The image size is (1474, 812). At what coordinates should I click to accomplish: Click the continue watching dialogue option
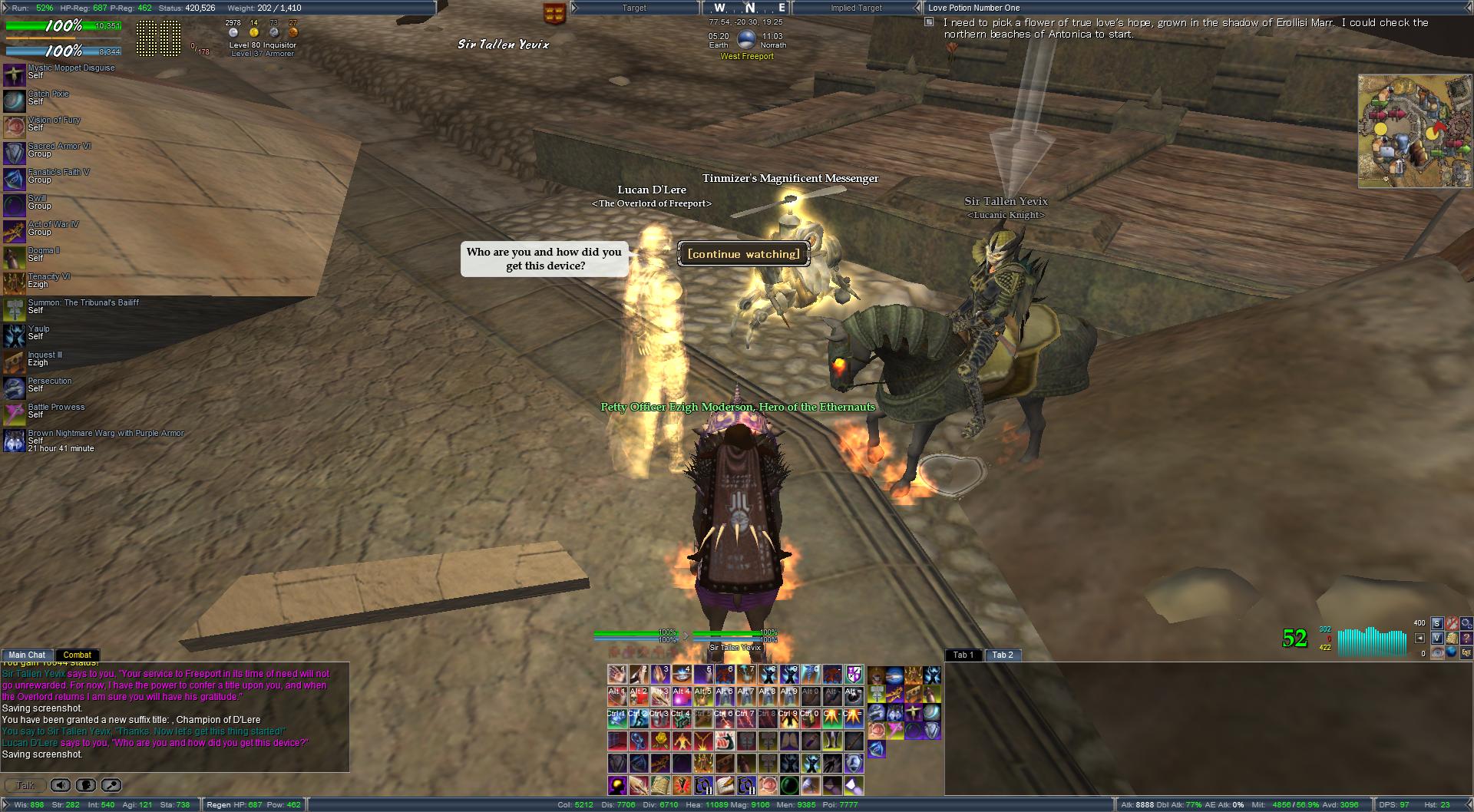pyautogui.click(x=743, y=254)
